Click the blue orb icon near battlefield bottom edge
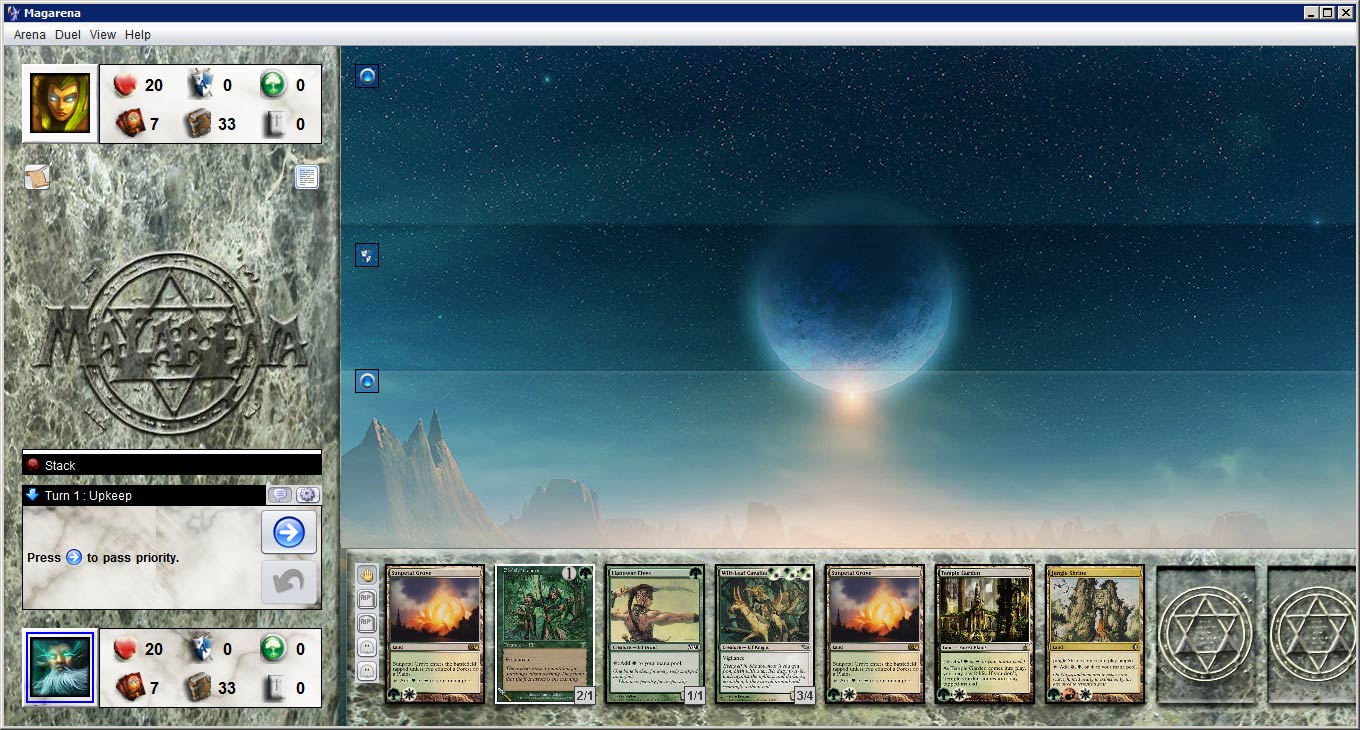Viewport: 1360px width, 730px height. click(366, 380)
